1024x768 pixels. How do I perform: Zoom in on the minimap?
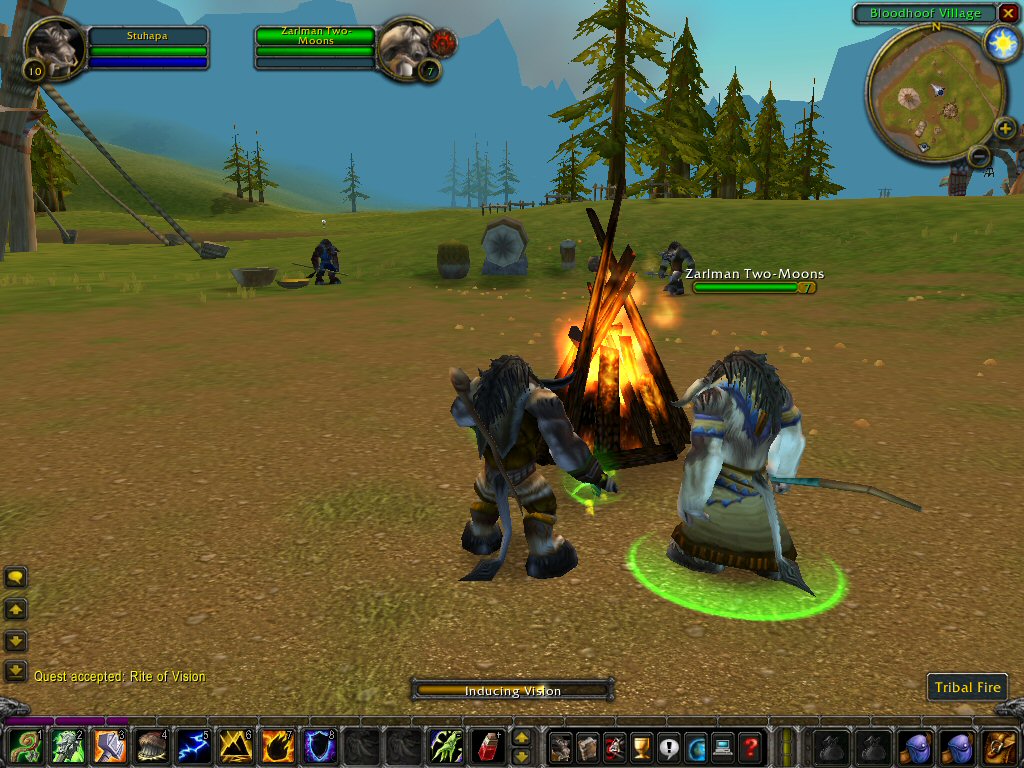(x=1005, y=129)
